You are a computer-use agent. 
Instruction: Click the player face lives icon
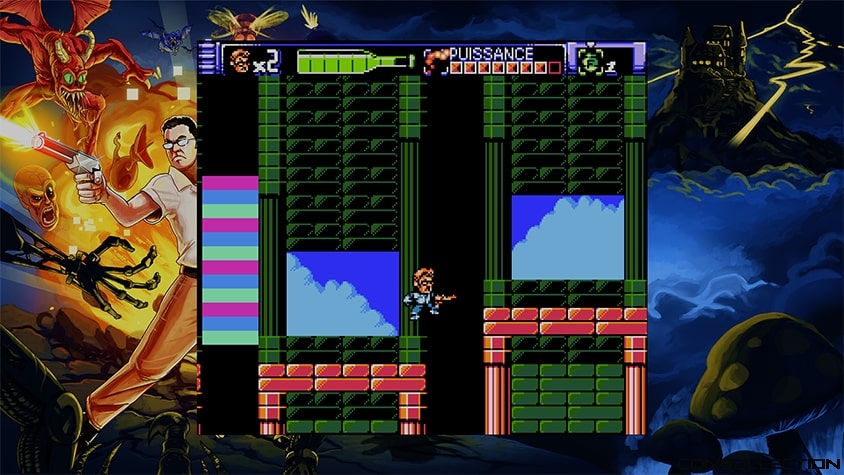[239, 61]
